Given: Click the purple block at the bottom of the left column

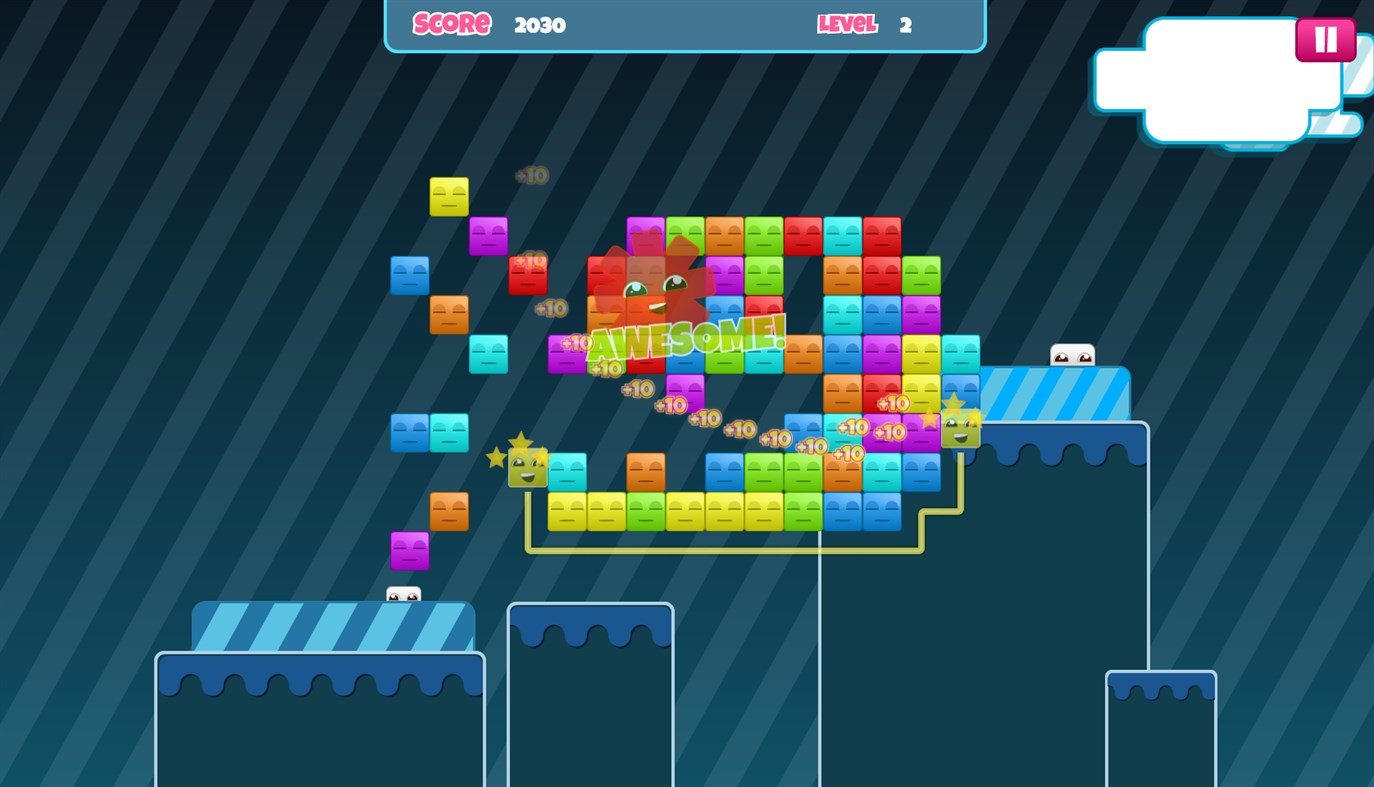Looking at the screenshot, I should (x=408, y=551).
